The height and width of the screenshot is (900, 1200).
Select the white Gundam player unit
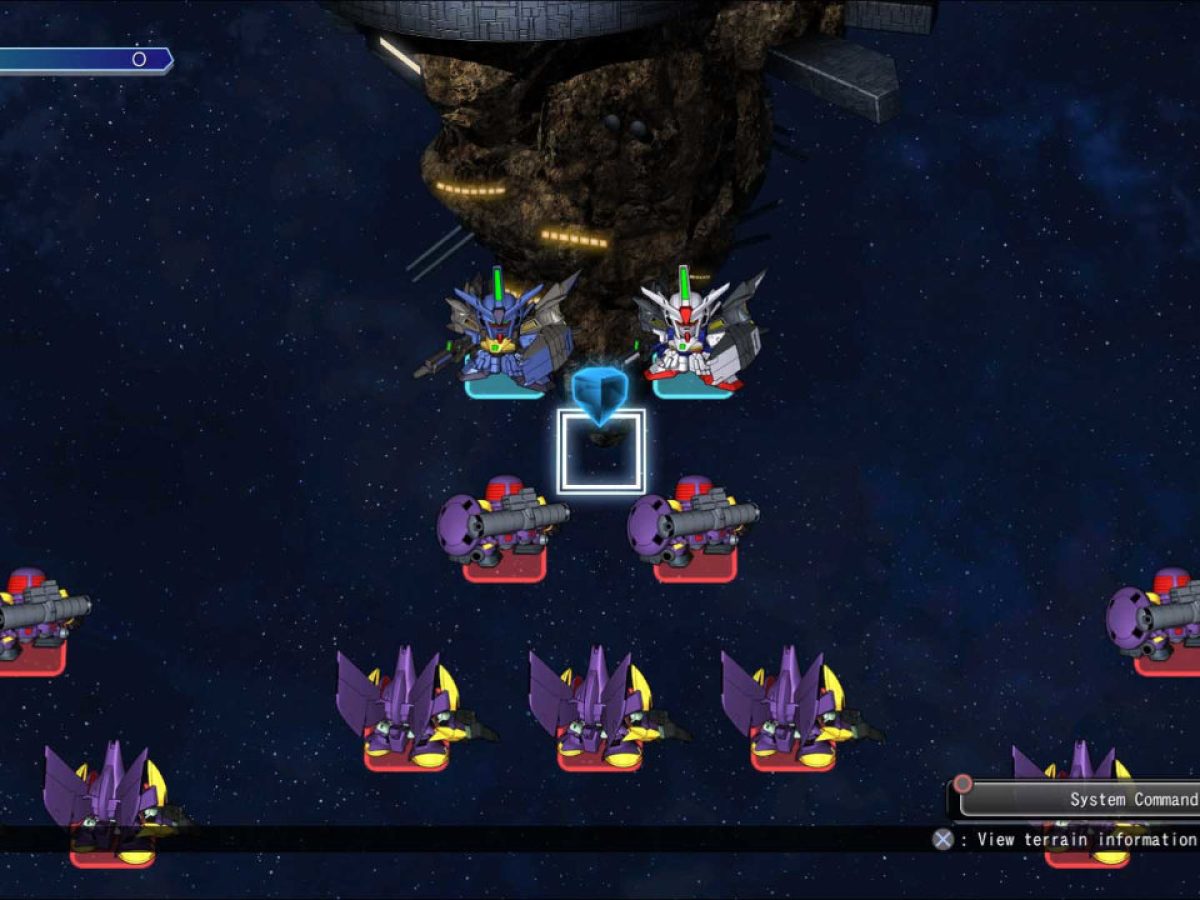pos(695,335)
